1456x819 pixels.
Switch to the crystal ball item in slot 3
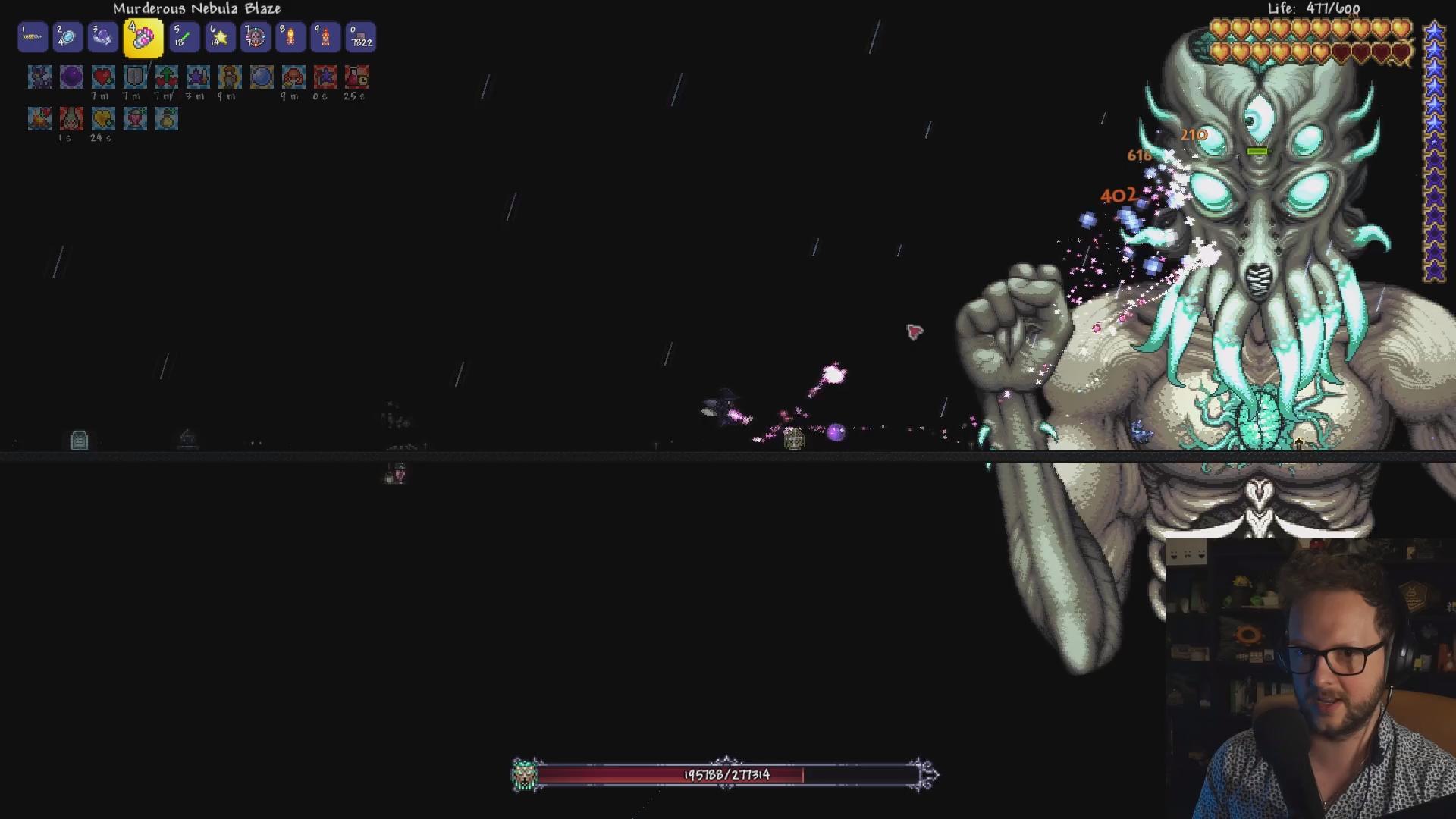coord(102,37)
